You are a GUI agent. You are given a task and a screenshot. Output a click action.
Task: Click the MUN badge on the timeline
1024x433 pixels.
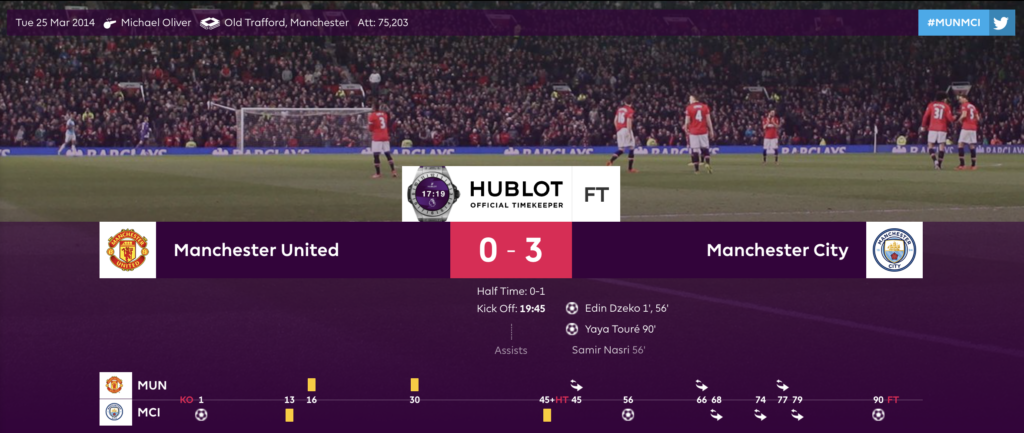pos(115,384)
